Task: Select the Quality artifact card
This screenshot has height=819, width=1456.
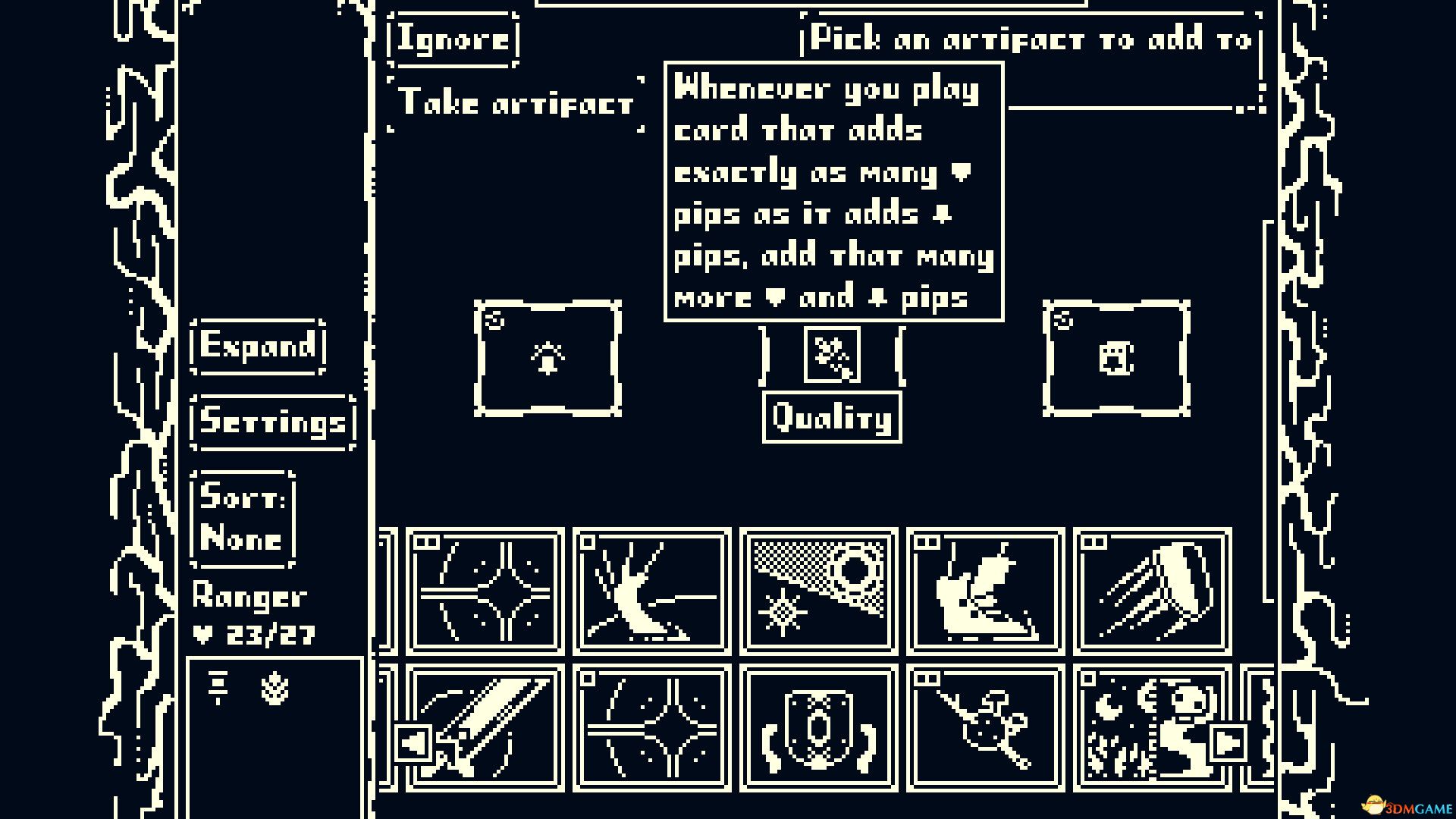Action: point(832,353)
